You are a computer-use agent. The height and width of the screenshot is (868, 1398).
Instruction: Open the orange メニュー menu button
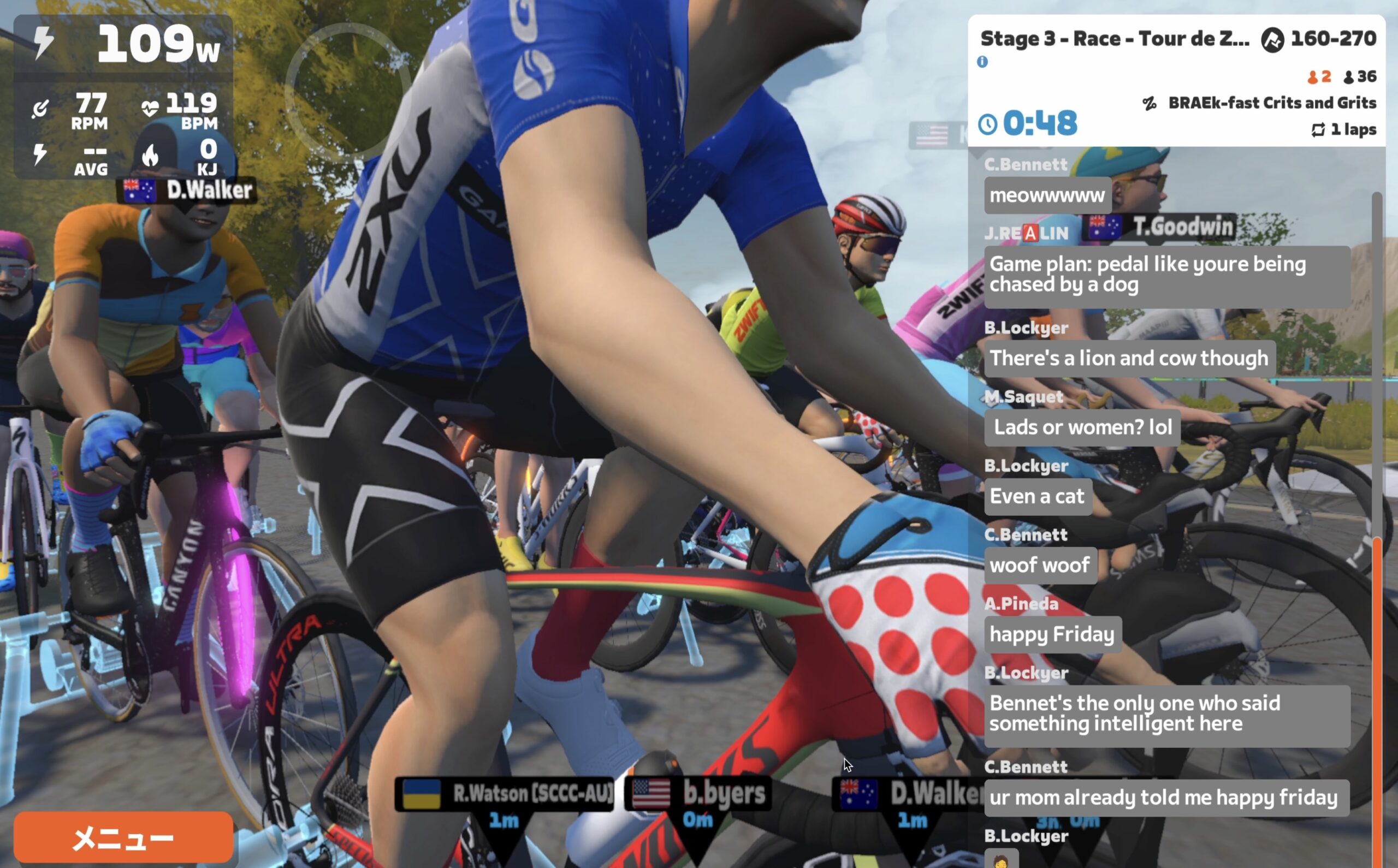click(x=123, y=837)
